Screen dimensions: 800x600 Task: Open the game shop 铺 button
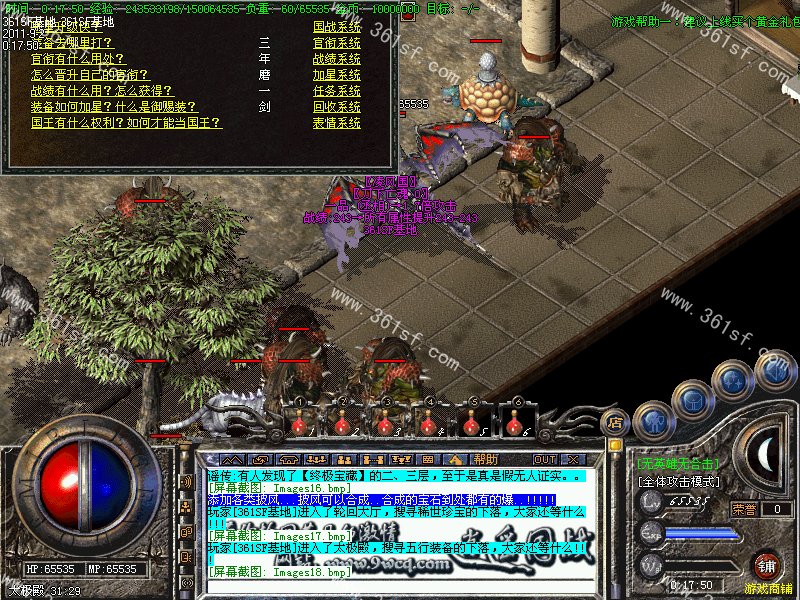[x=766, y=565]
